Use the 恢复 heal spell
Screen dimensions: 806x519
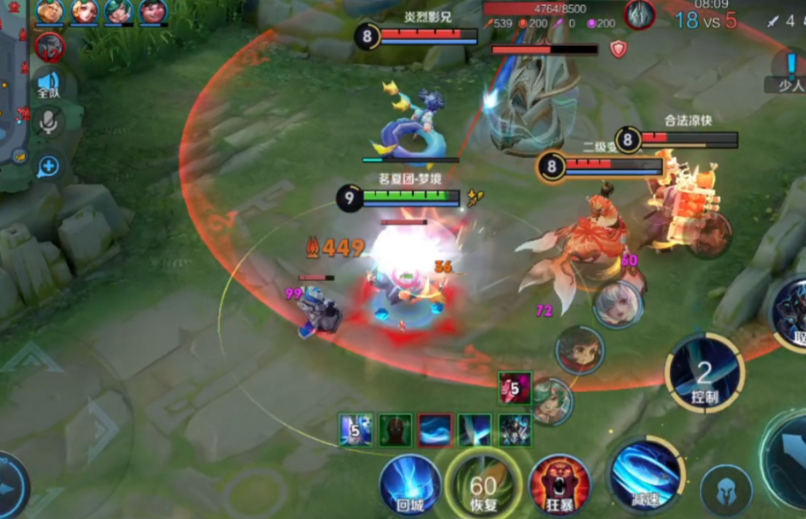484,485
